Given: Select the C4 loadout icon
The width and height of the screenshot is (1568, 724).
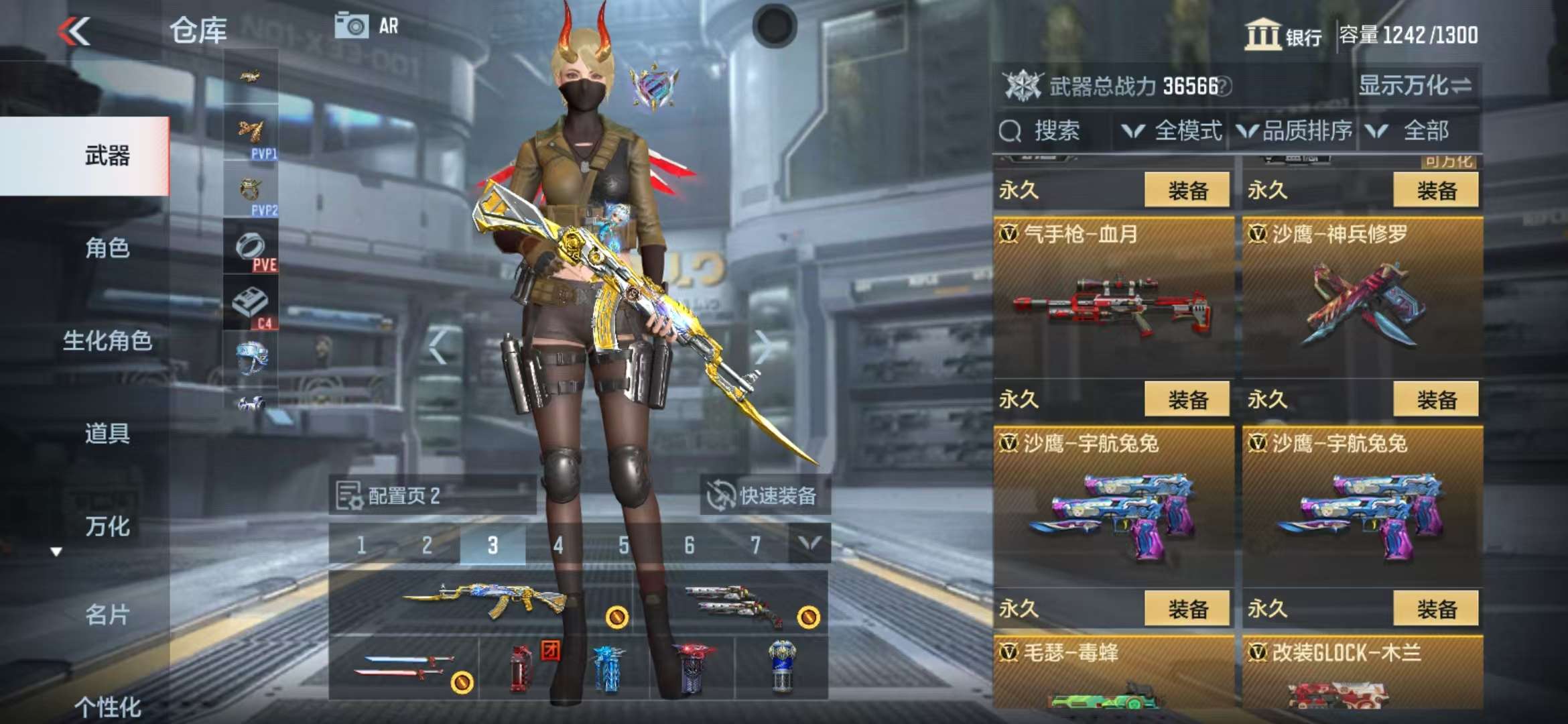Looking at the screenshot, I should (x=251, y=305).
